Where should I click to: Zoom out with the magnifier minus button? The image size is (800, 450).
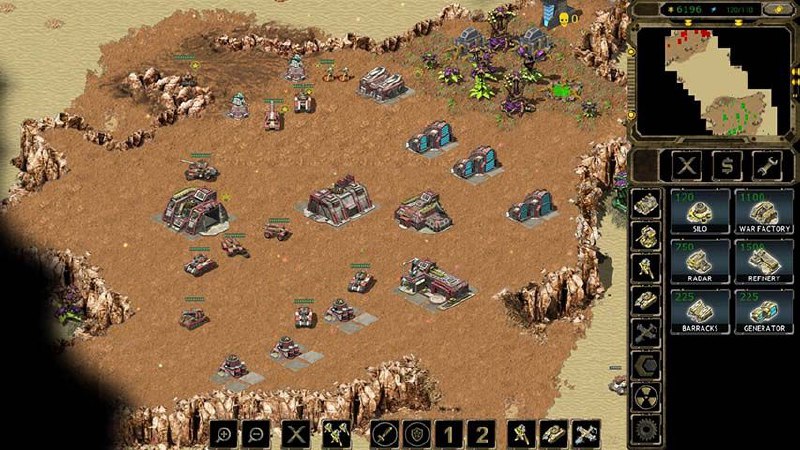pos(257,434)
